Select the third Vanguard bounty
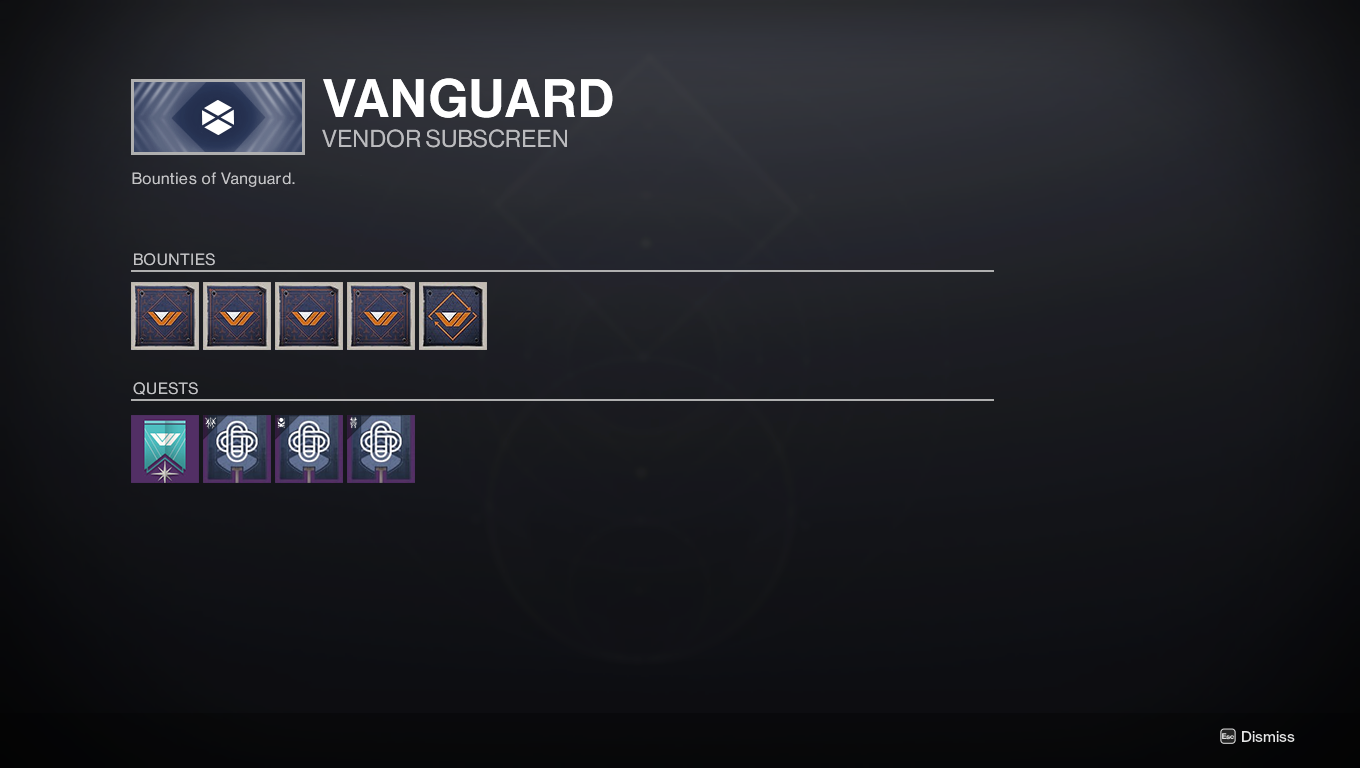Image resolution: width=1360 pixels, height=768 pixels. [309, 315]
